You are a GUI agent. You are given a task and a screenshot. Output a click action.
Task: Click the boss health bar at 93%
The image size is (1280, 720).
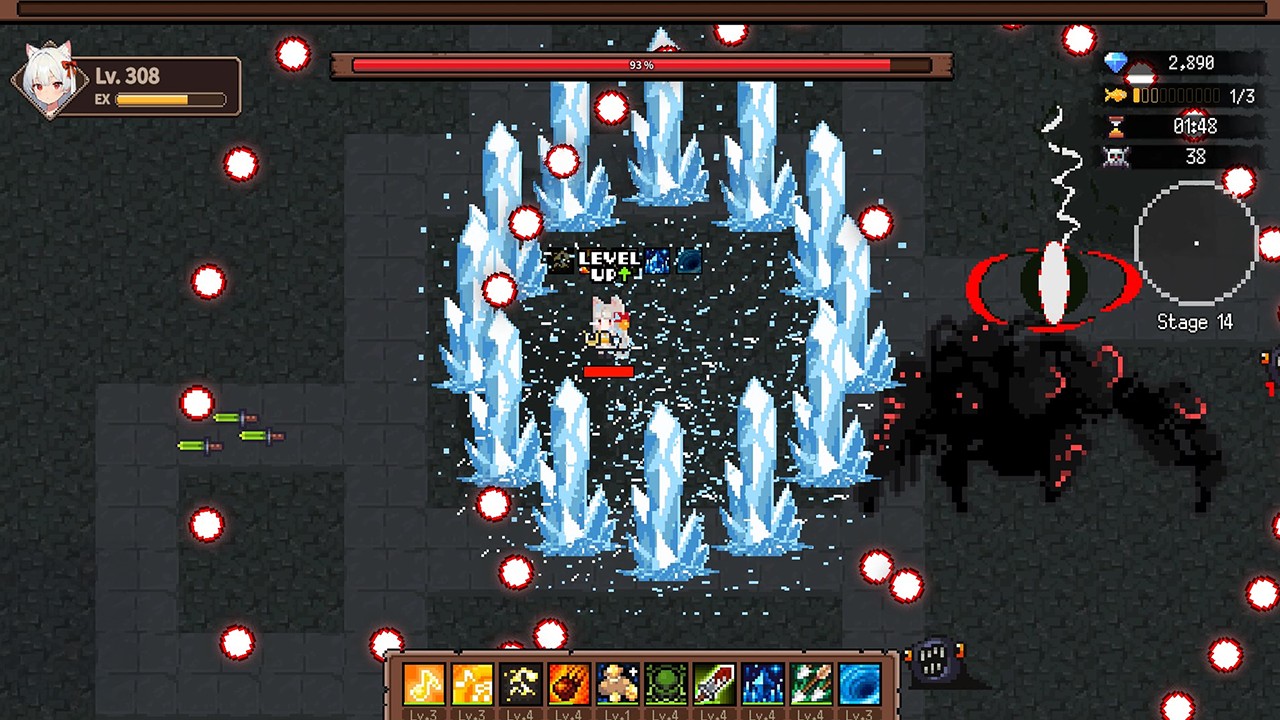click(640, 65)
